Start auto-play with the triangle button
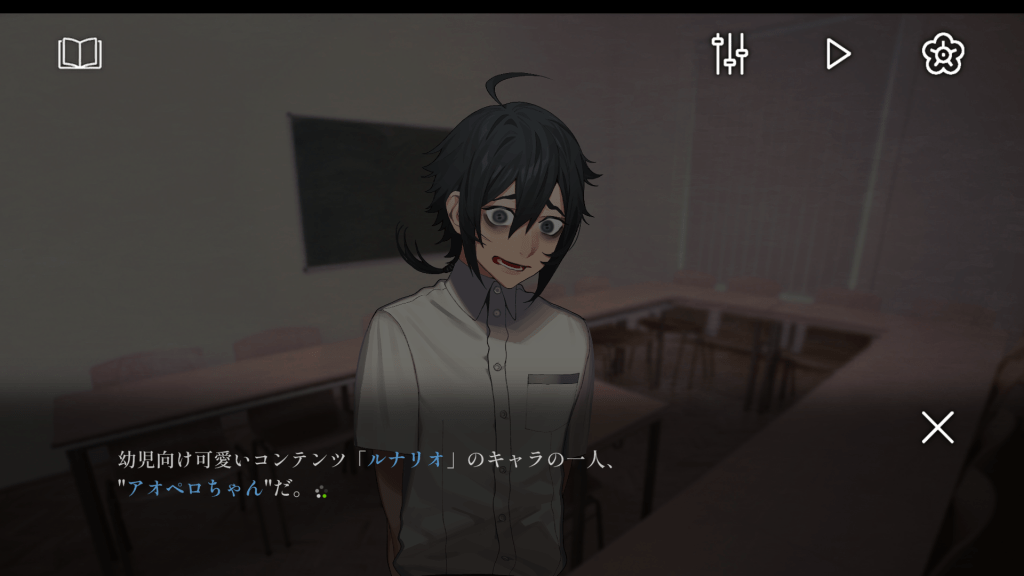 (x=837, y=53)
